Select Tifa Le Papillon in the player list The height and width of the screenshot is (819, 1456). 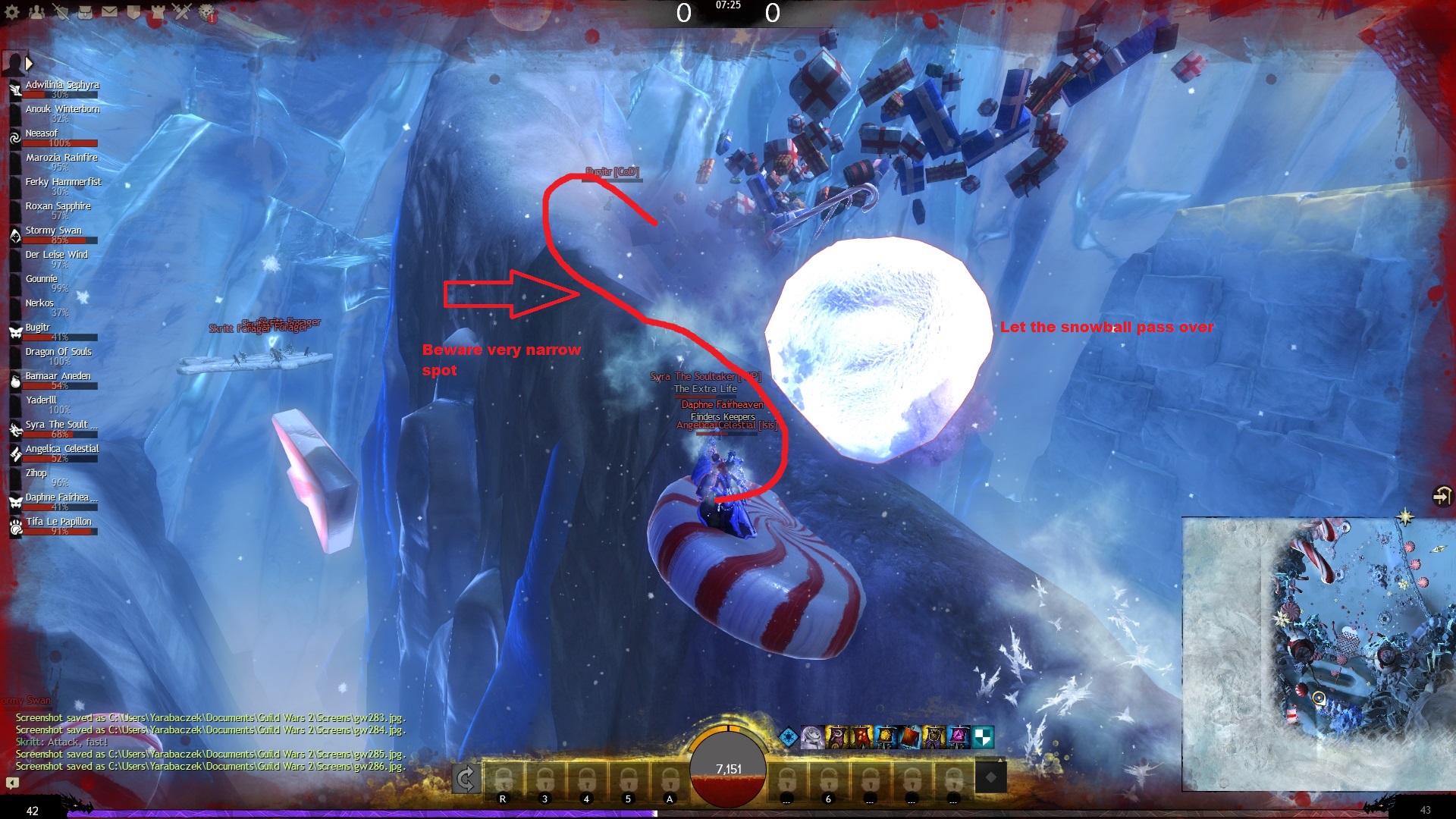(x=58, y=522)
